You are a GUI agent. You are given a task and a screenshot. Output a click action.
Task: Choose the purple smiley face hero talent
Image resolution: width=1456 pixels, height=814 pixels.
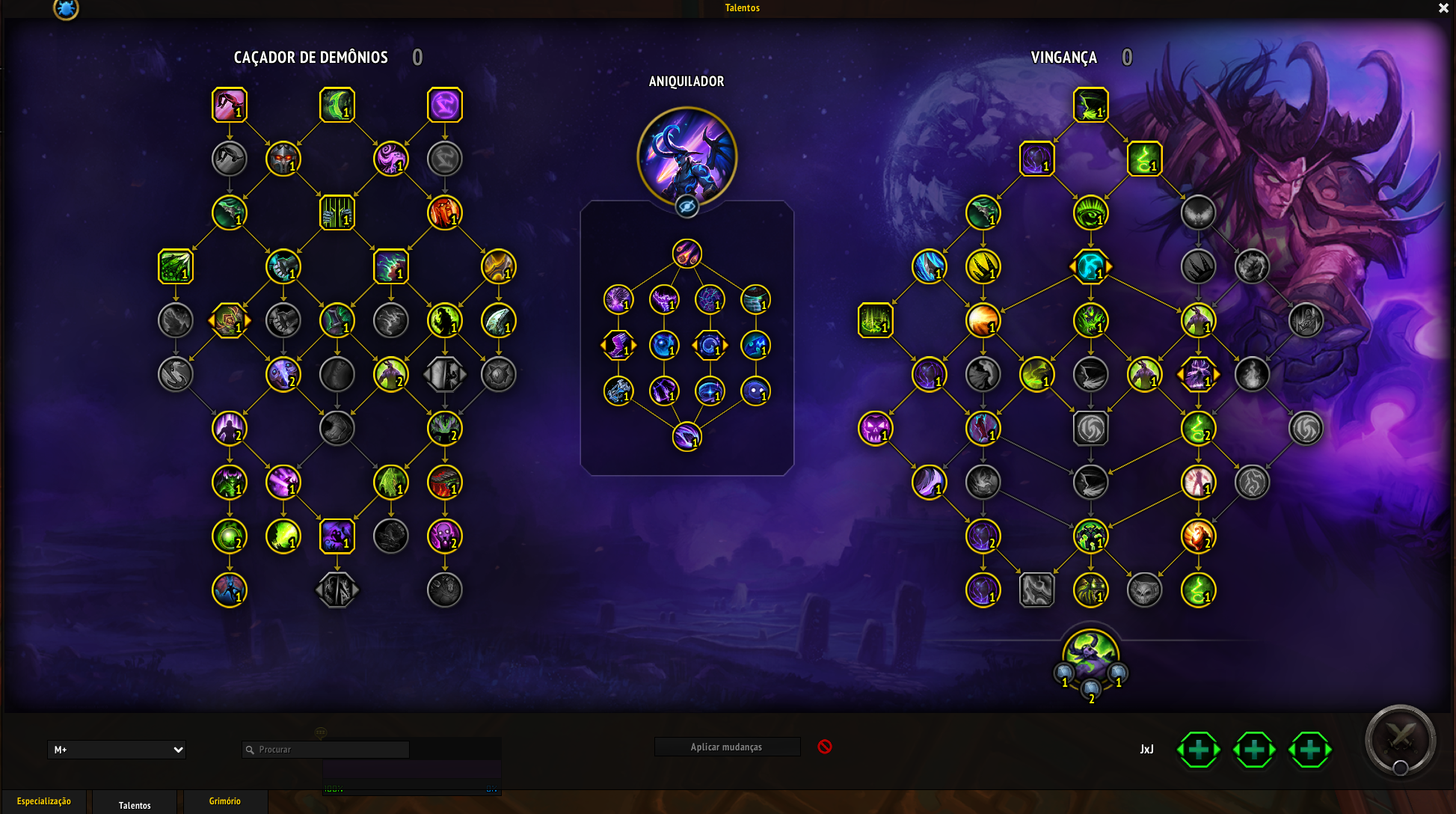[755, 391]
